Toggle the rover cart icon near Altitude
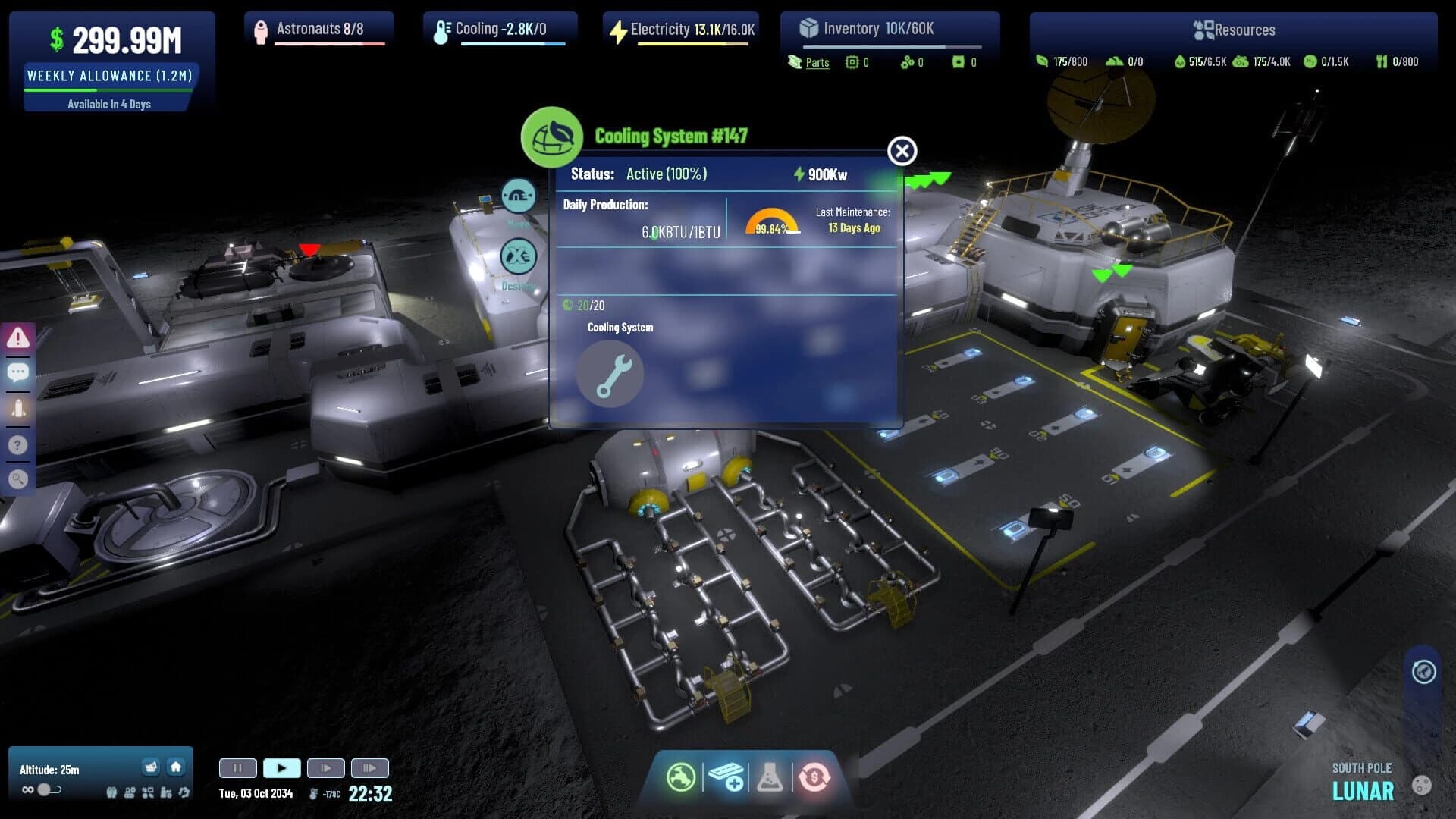1456x819 pixels. [151, 767]
